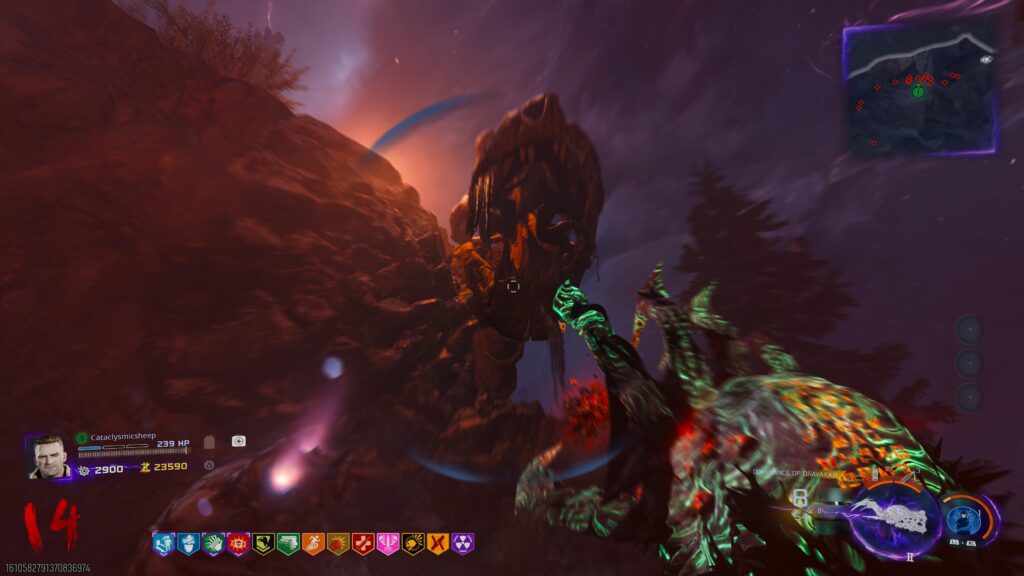This screenshot has height=576, width=1024.
Task: Choose the green pistol perk icon
Action: click(x=288, y=543)
